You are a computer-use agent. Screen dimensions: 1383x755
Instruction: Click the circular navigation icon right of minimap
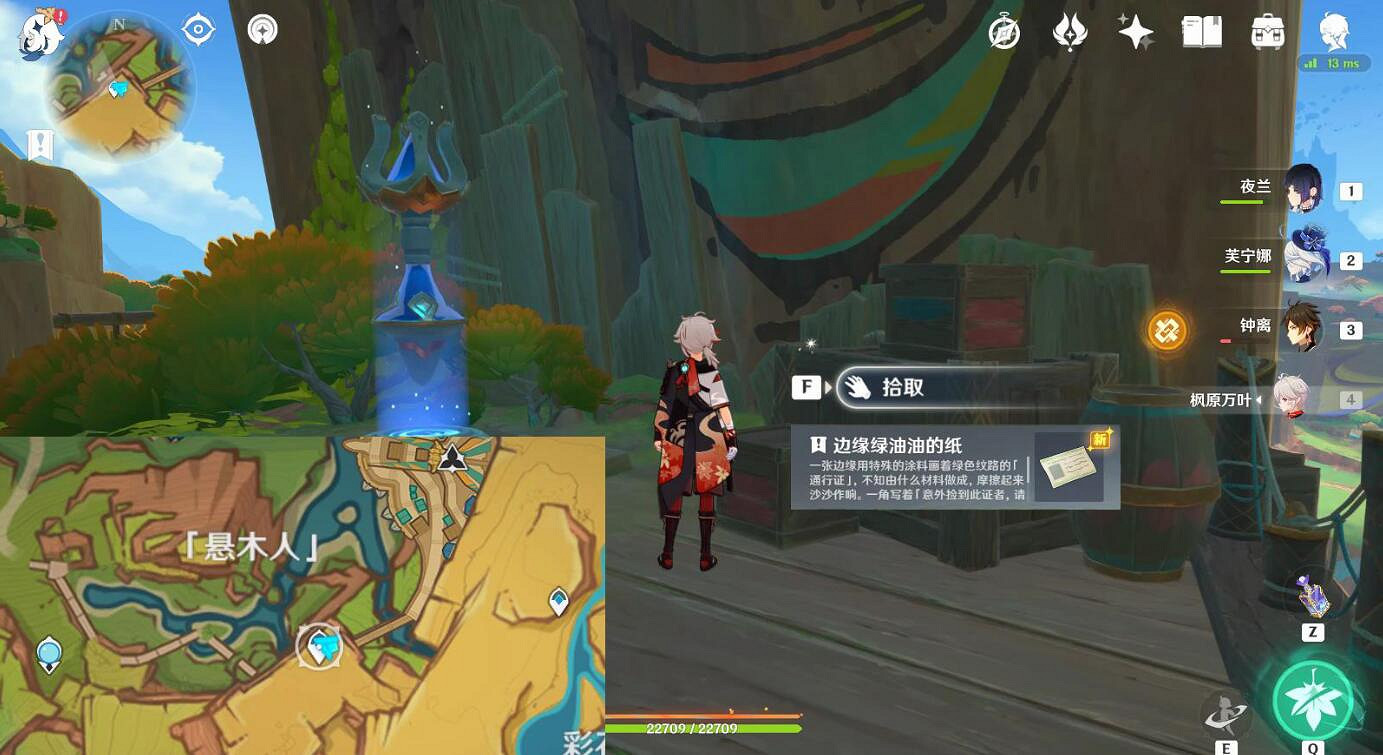[262, 29]
